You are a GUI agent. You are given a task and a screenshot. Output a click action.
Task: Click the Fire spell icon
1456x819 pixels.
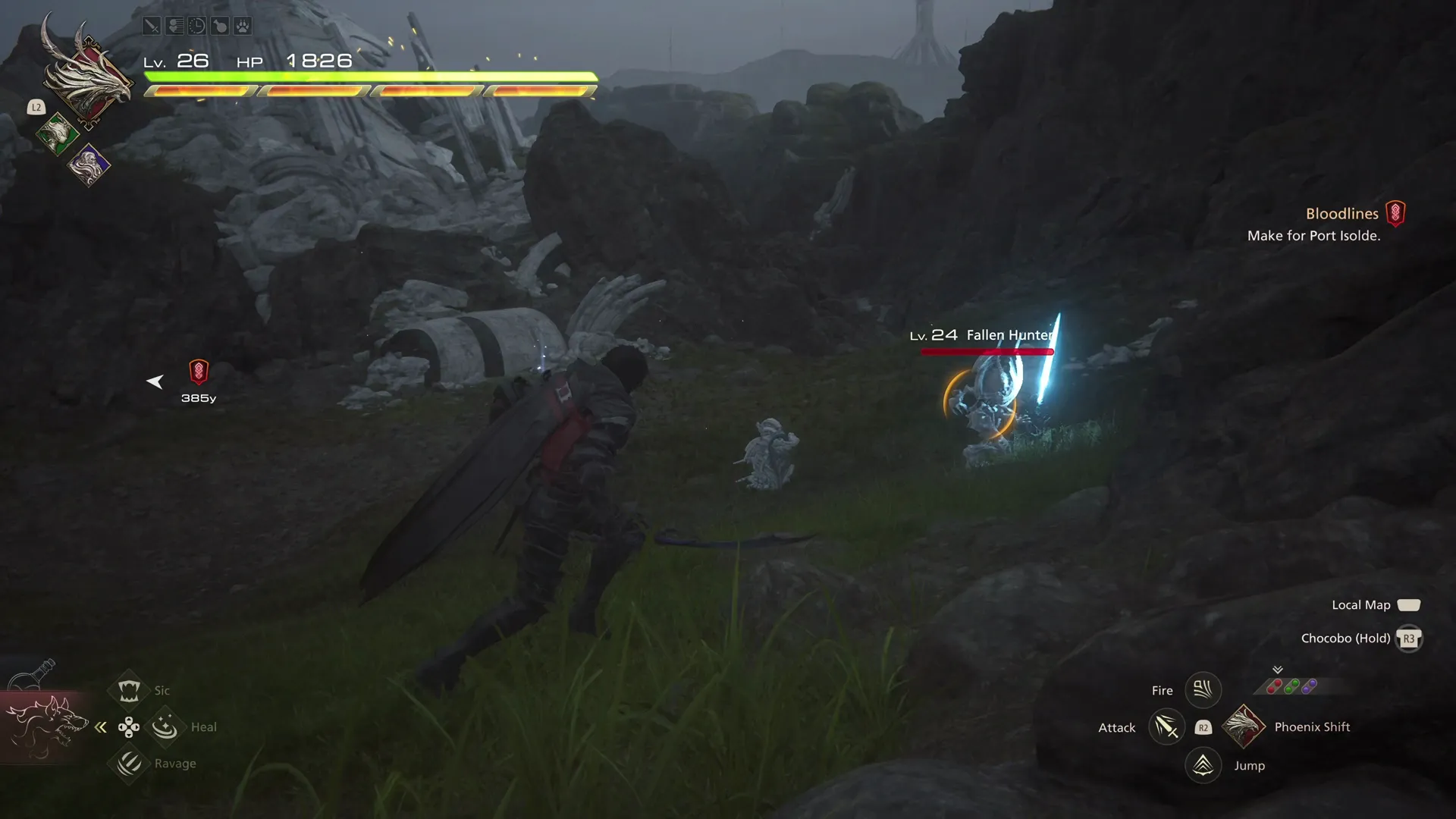click(1203, 689)
